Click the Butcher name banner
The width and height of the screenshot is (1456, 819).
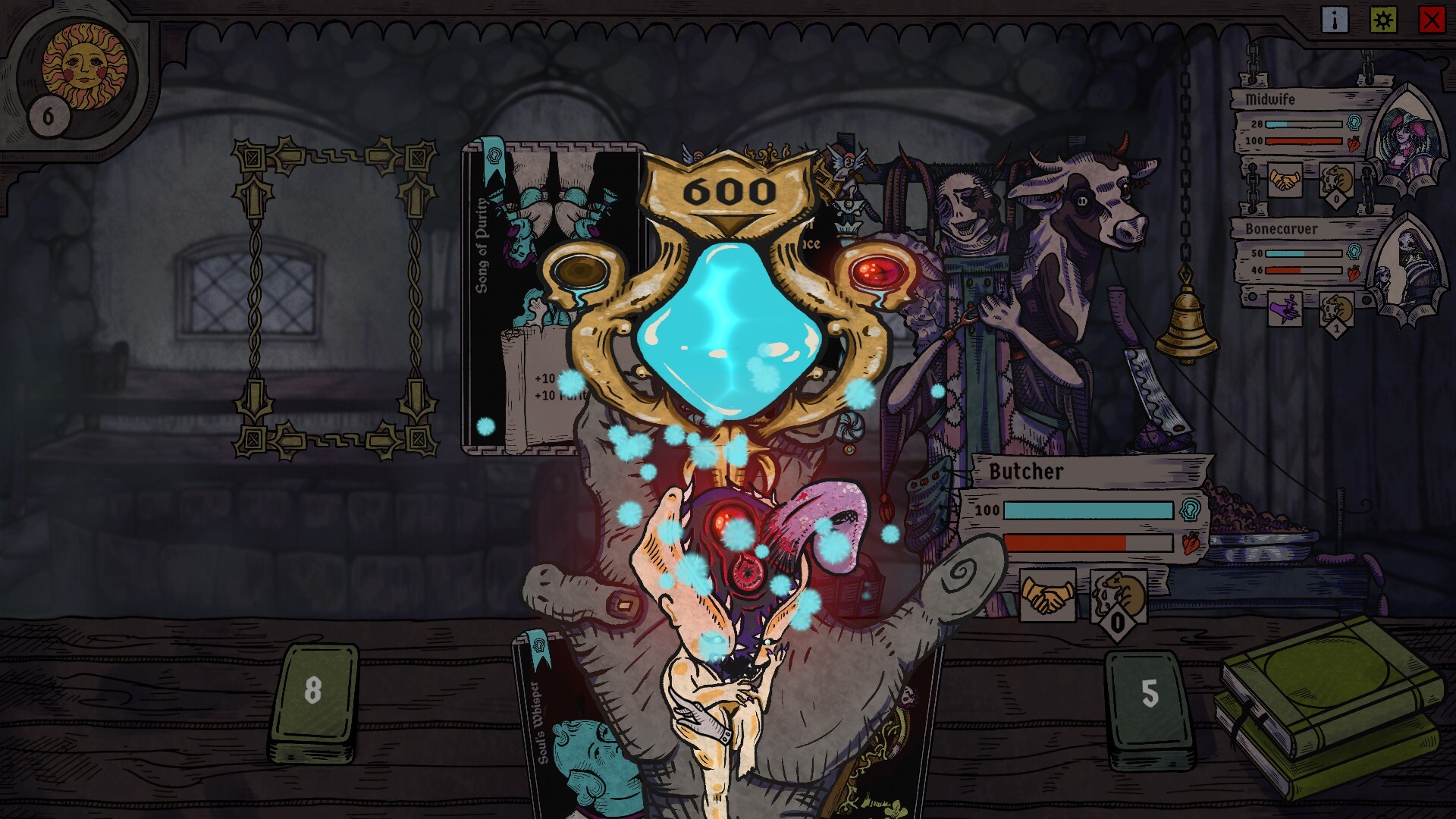point(1027,472)
